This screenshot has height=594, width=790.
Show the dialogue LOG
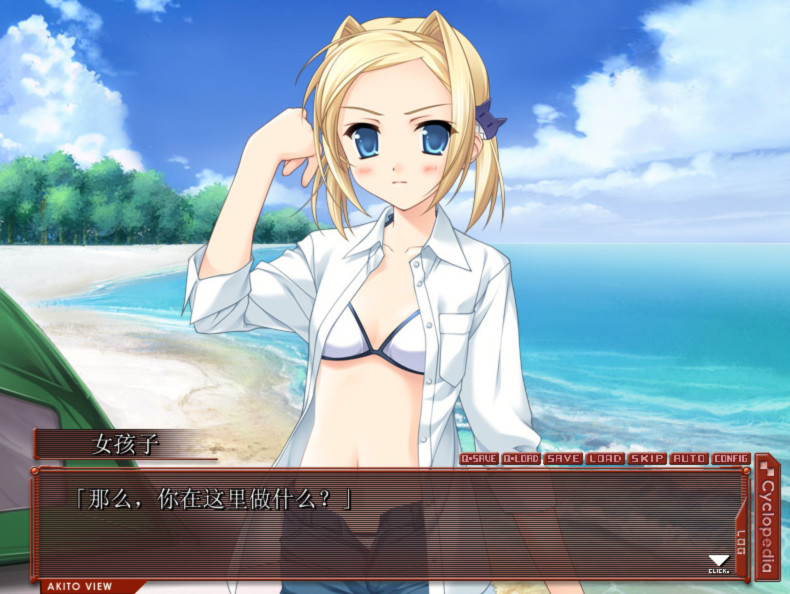click(741, 541)
